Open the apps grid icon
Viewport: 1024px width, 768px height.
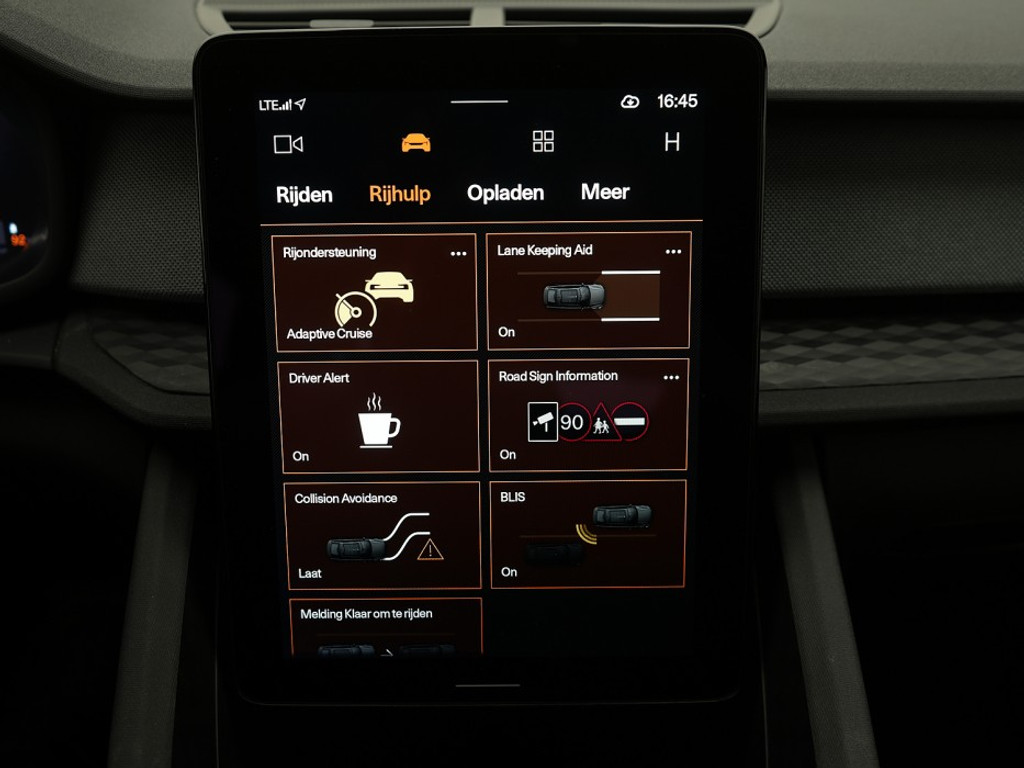click(x=543, y=141)
